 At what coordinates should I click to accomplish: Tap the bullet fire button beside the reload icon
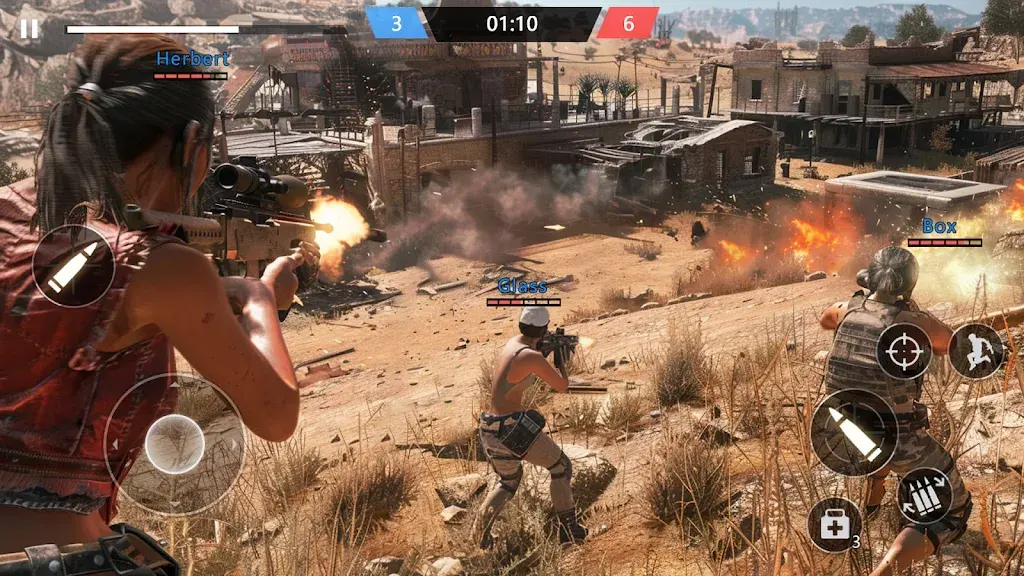click(x=854, y=432)
